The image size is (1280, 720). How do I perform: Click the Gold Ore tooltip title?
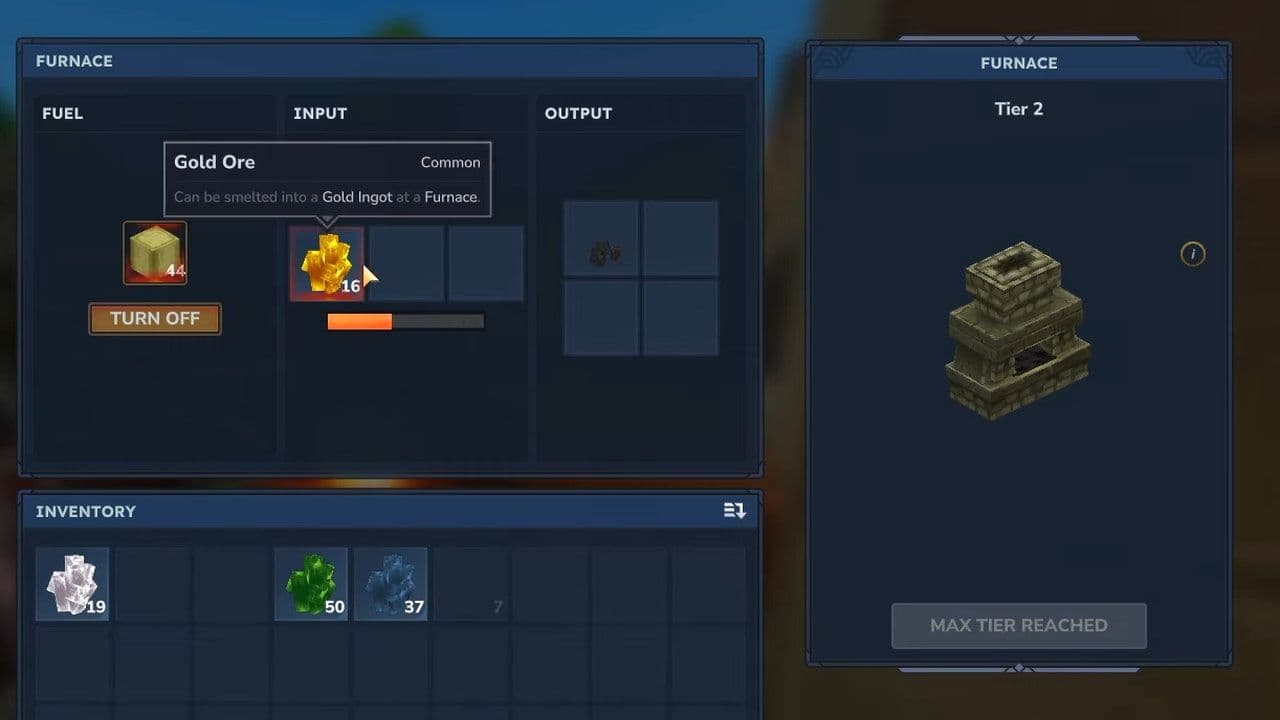point(214,162)
